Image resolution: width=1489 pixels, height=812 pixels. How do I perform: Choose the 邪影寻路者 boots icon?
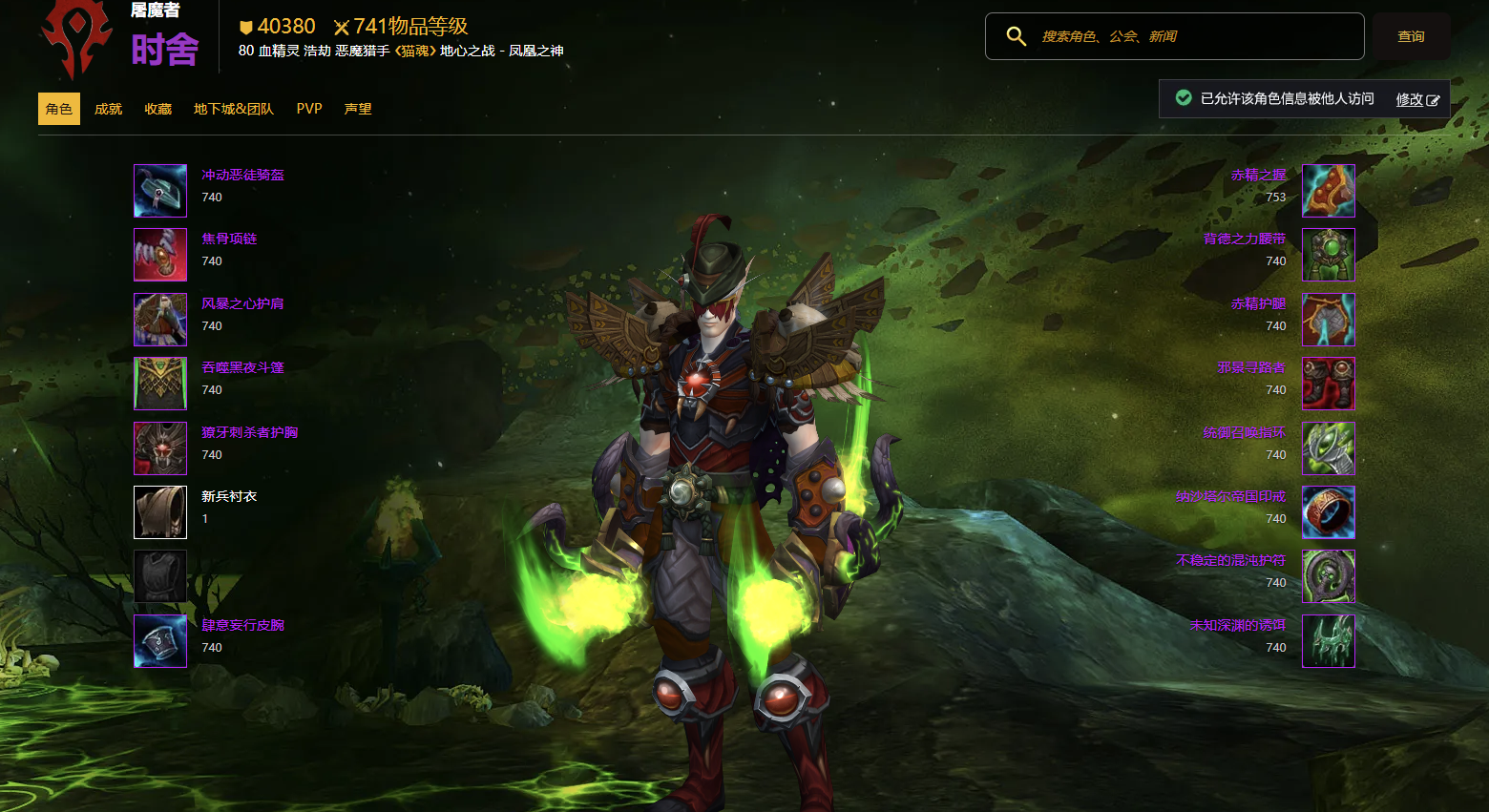(x=1329, y=384)
